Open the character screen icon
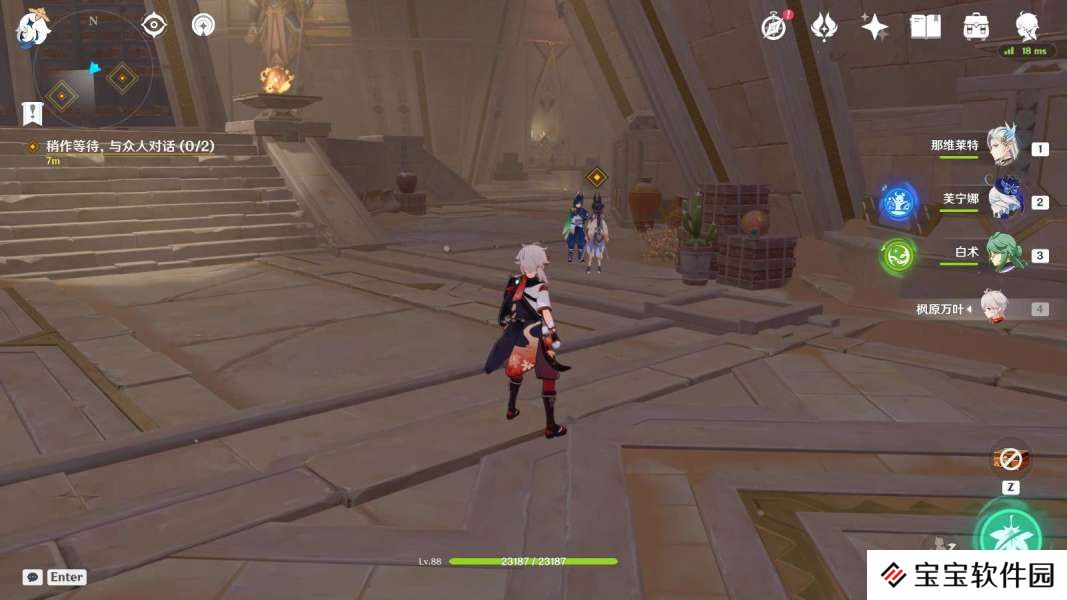The image size is (1067, 600). (x=1026, y=27)
